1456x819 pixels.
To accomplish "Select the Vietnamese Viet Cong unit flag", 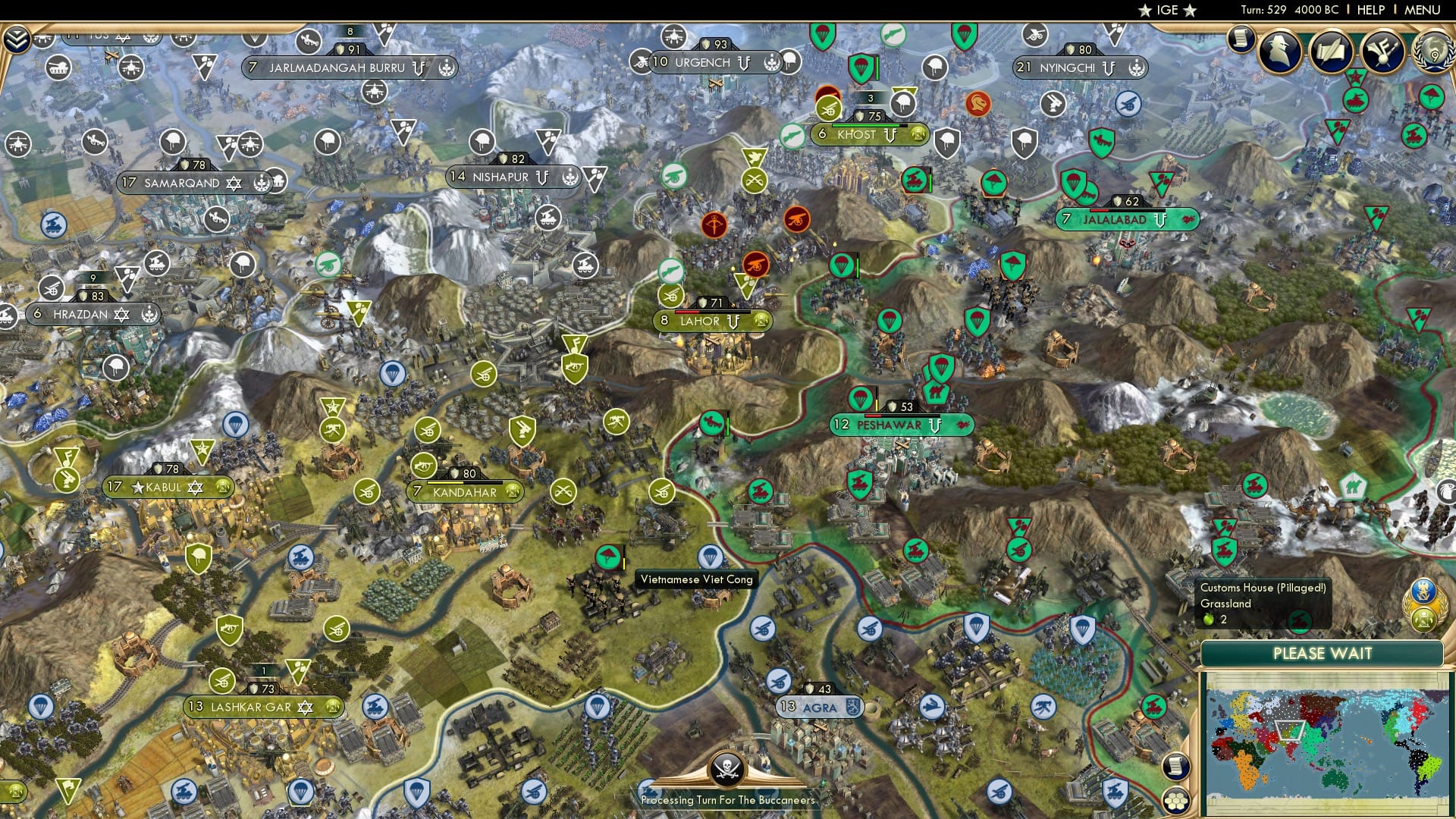I will (x=608, y=557).
